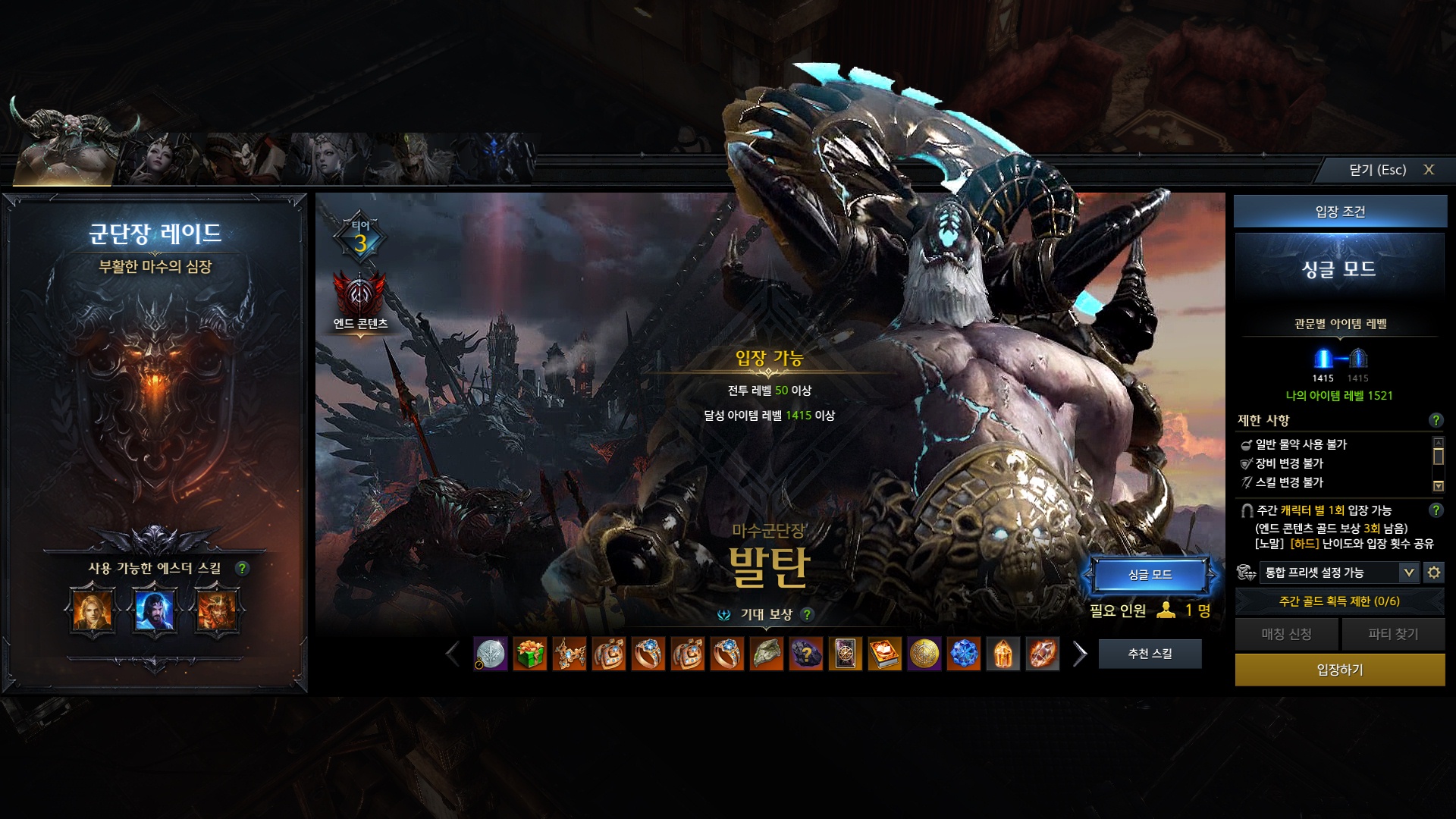Close the raid window with the X

[1428, 170]
